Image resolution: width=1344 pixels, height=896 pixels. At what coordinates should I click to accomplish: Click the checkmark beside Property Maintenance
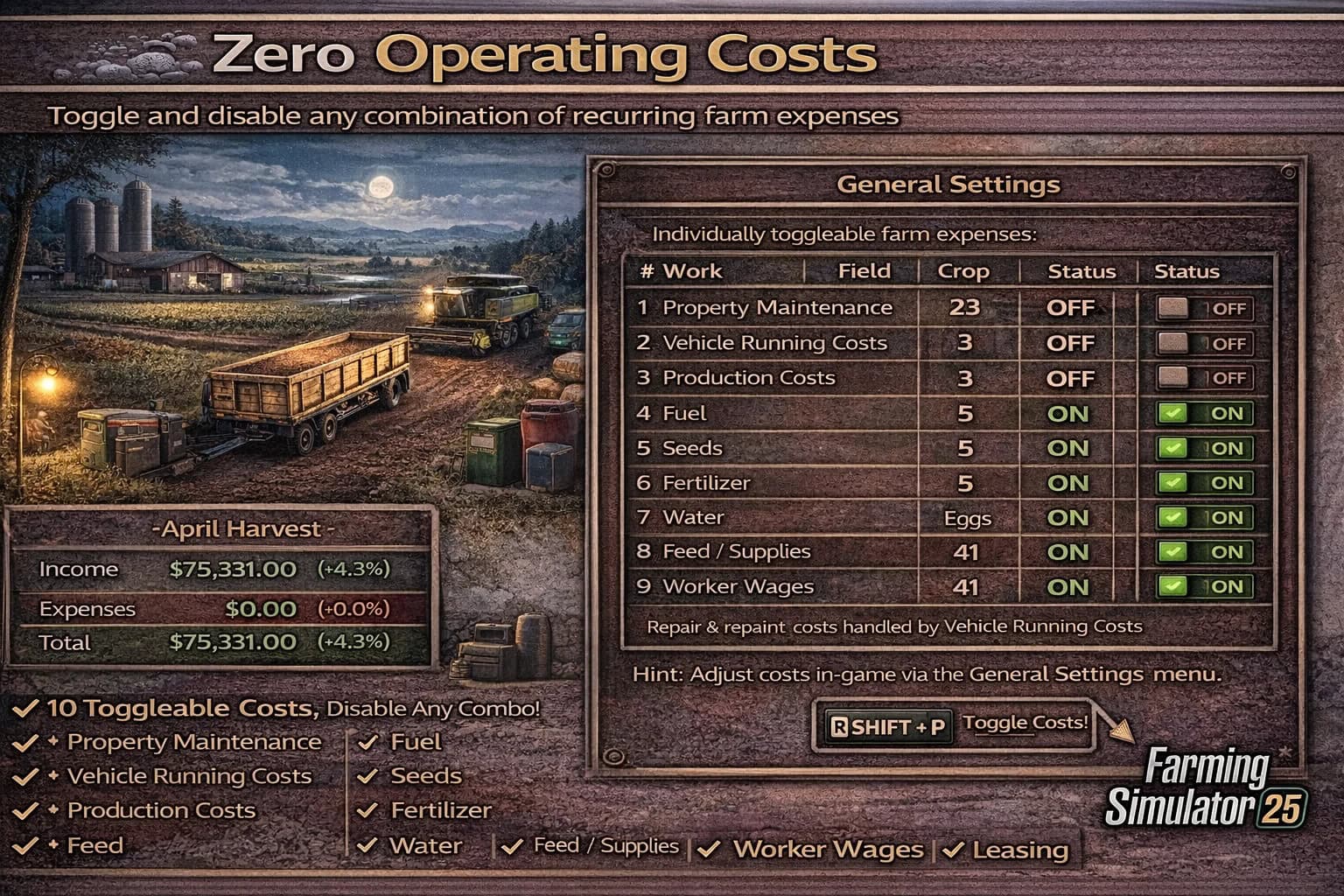point(25,742)
